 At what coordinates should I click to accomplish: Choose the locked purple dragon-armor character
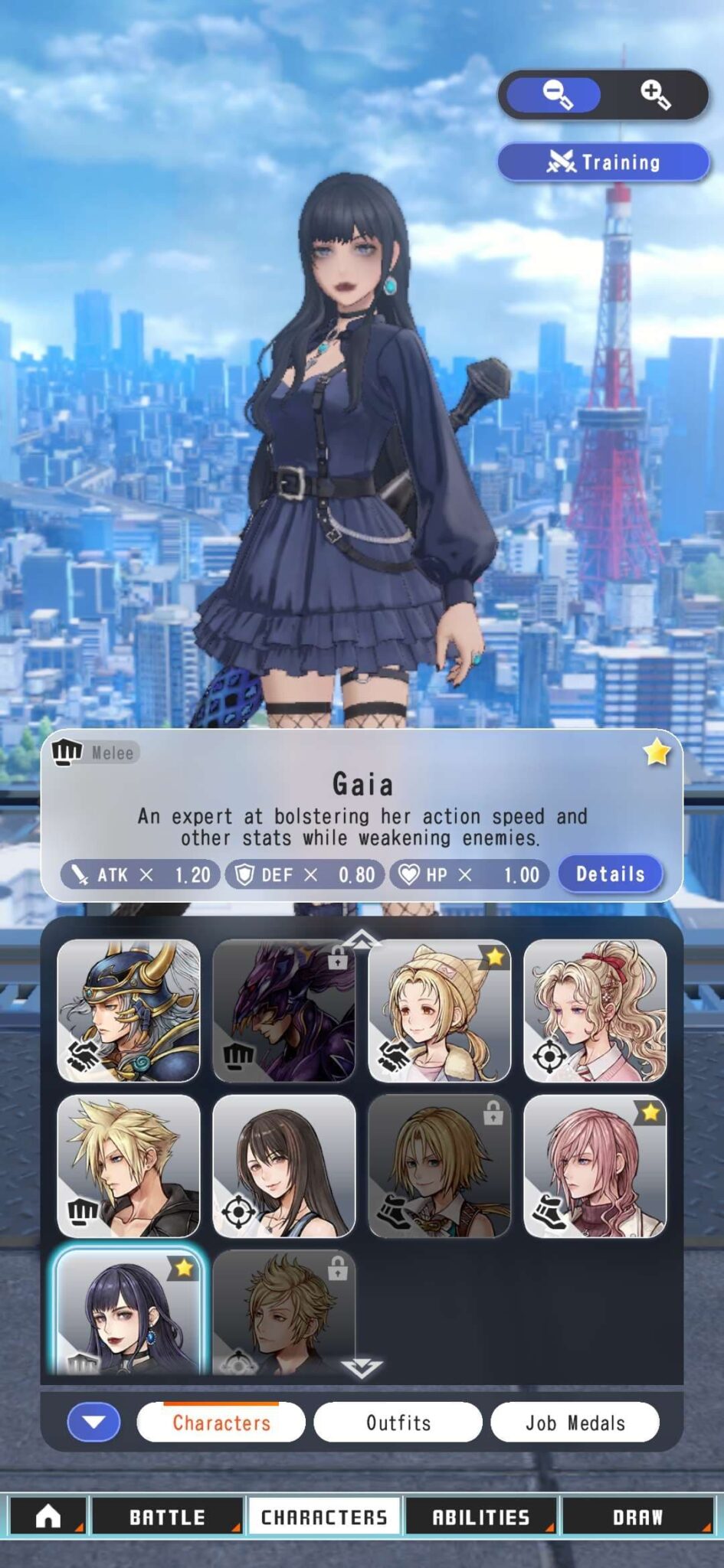point(283,1011)
